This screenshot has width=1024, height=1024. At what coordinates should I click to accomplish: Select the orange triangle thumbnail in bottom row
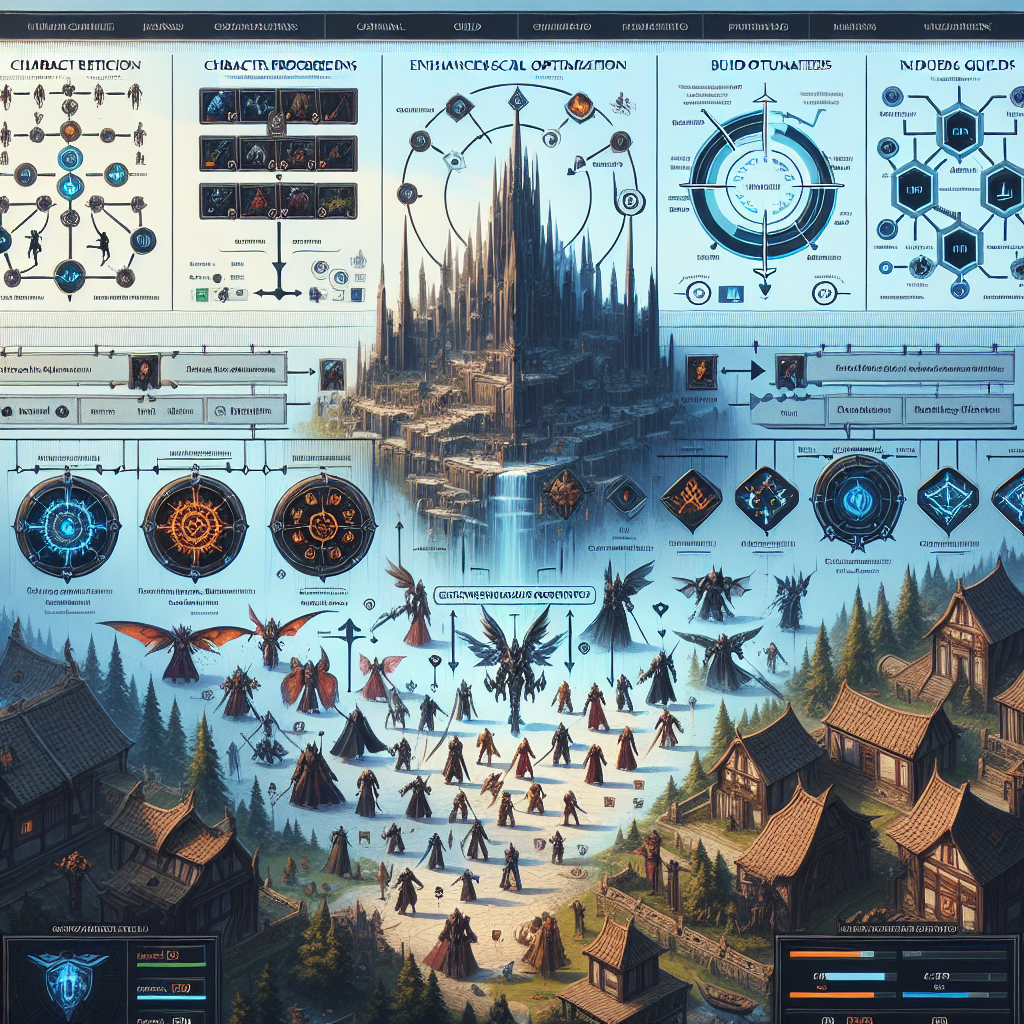click(x=259, y=200)
